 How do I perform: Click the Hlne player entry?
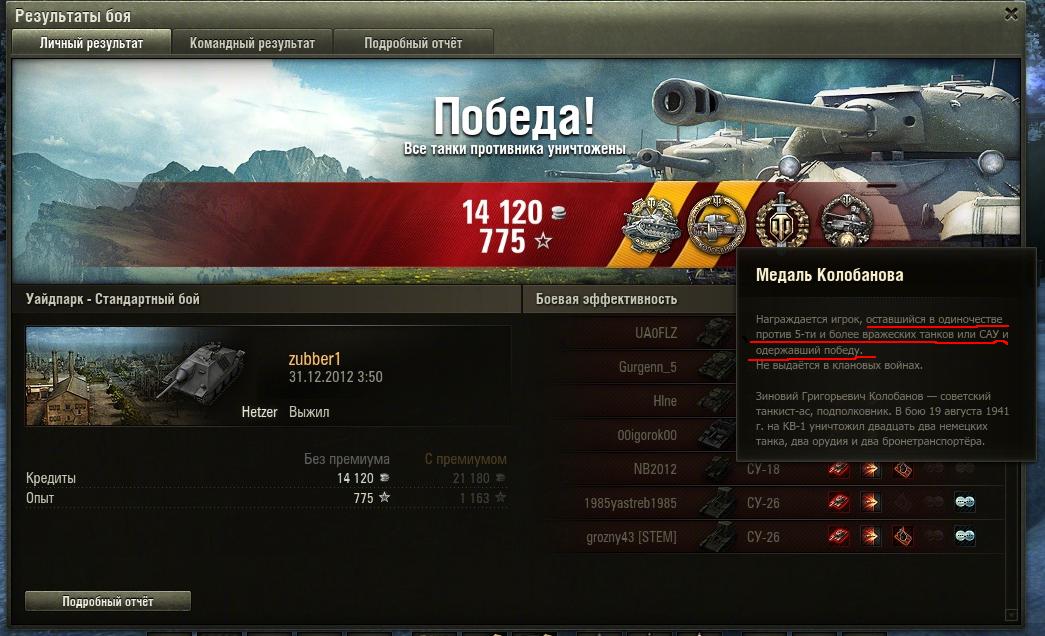point(640,401)
